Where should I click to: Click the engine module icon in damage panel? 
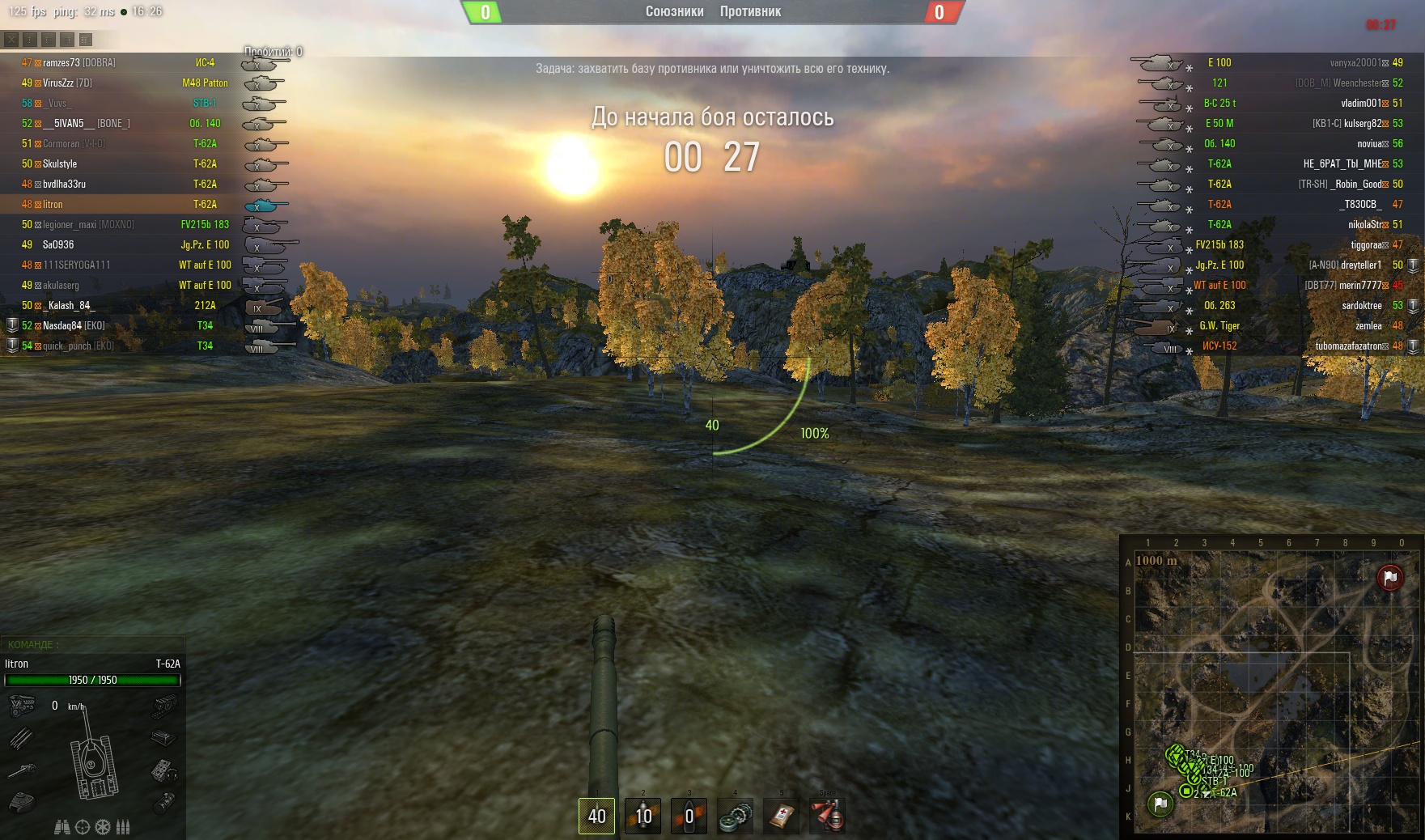click(x=22, y=706)
